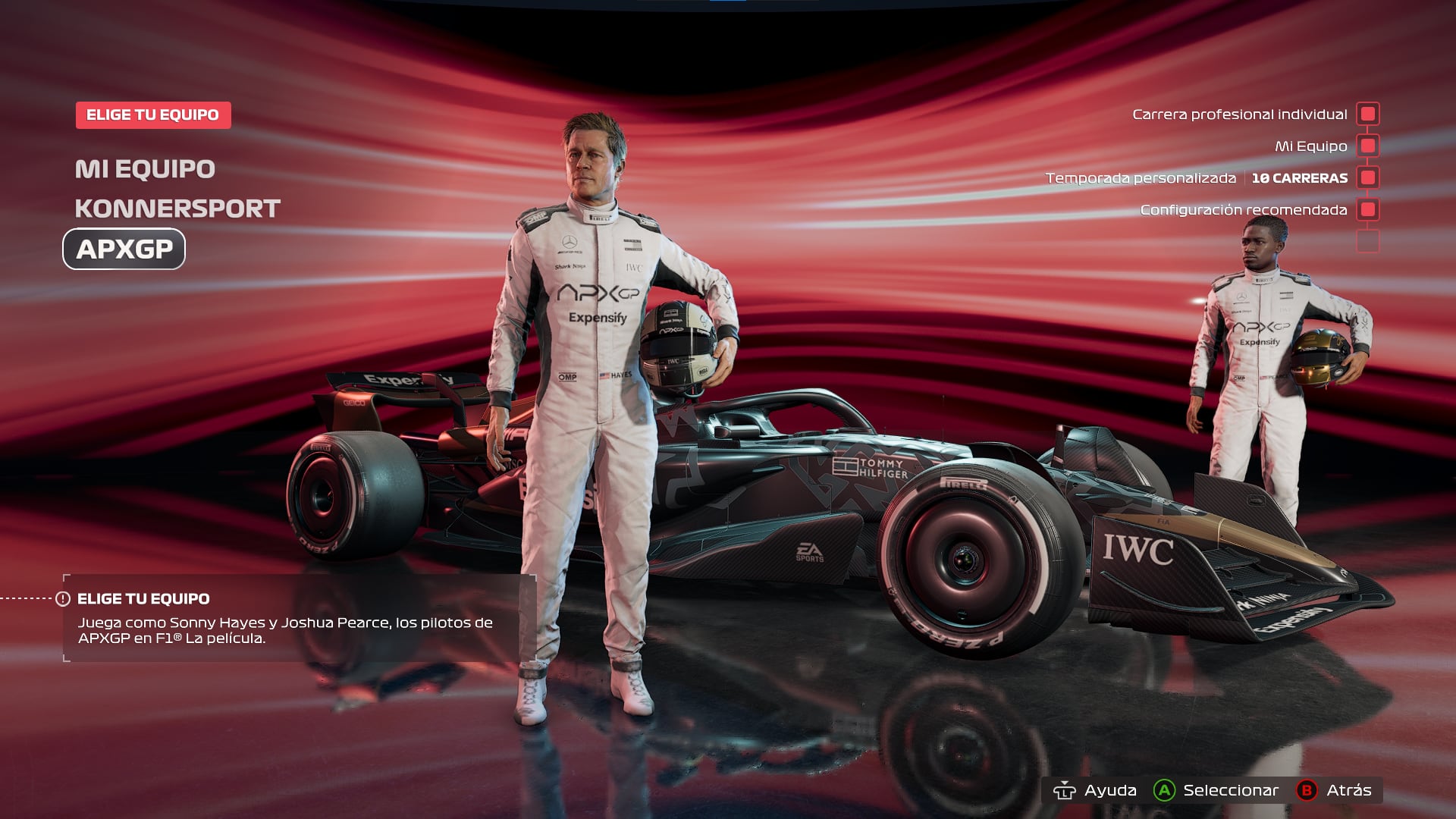
Task: Open the Ayuda help option
Action: [x=1095, y=790]
